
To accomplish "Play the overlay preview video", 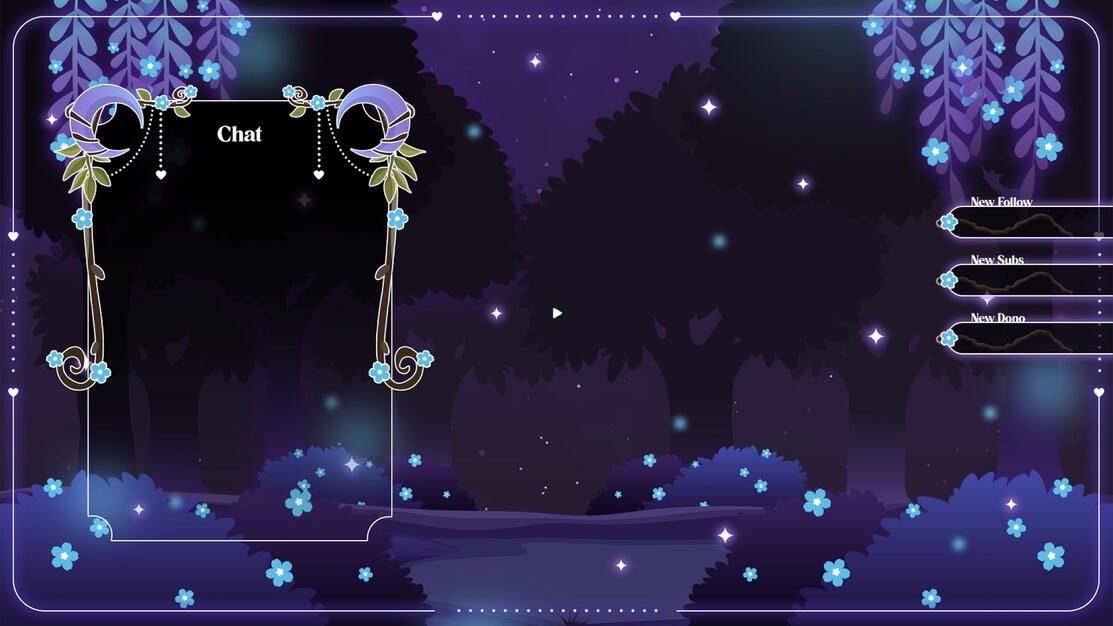I will [557, 313].
